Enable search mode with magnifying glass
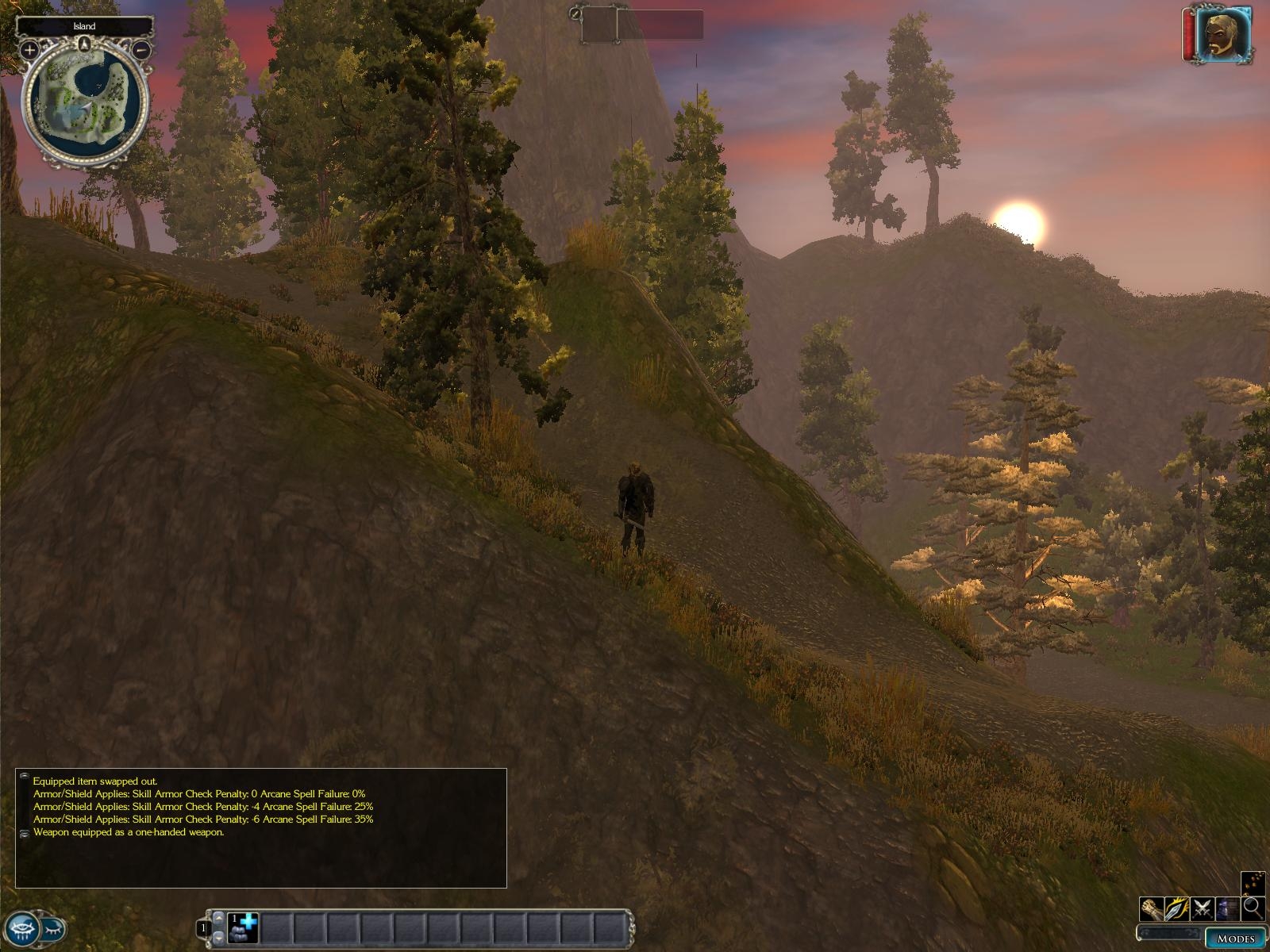1270x952 pixels. pos(1253,908)
